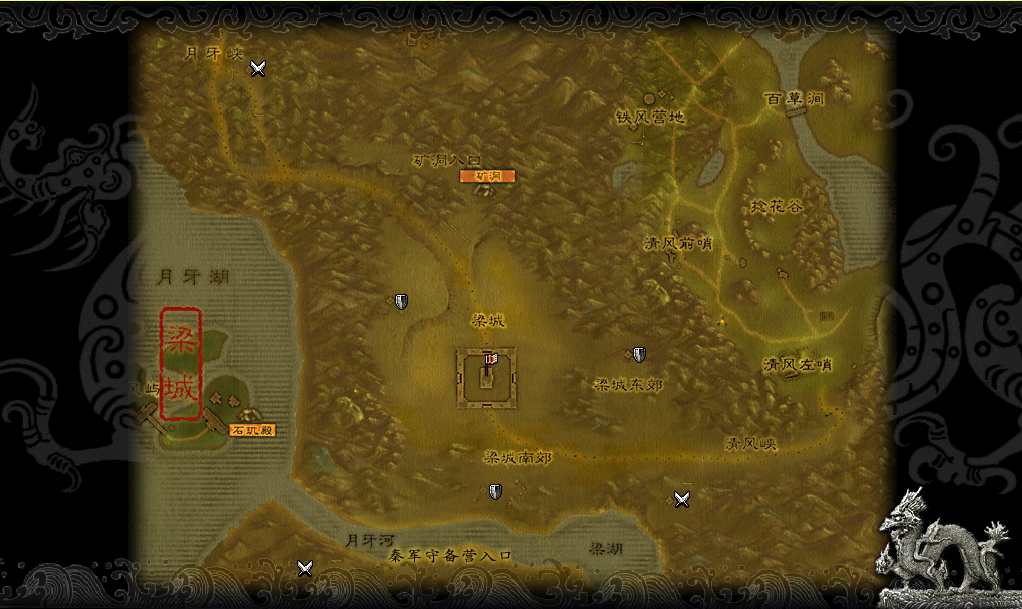The width and height of the screenshot is (1022, 609).
Task: Select the orange 矿洞 map label
Action: (487, 176)
